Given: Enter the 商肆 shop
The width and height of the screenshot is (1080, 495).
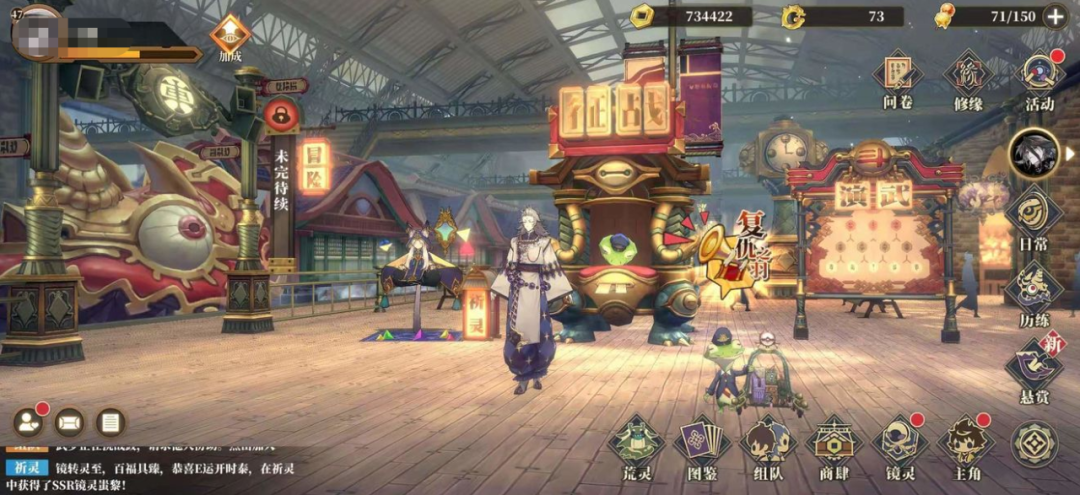Looking at the screenshot, I should 833,443.
